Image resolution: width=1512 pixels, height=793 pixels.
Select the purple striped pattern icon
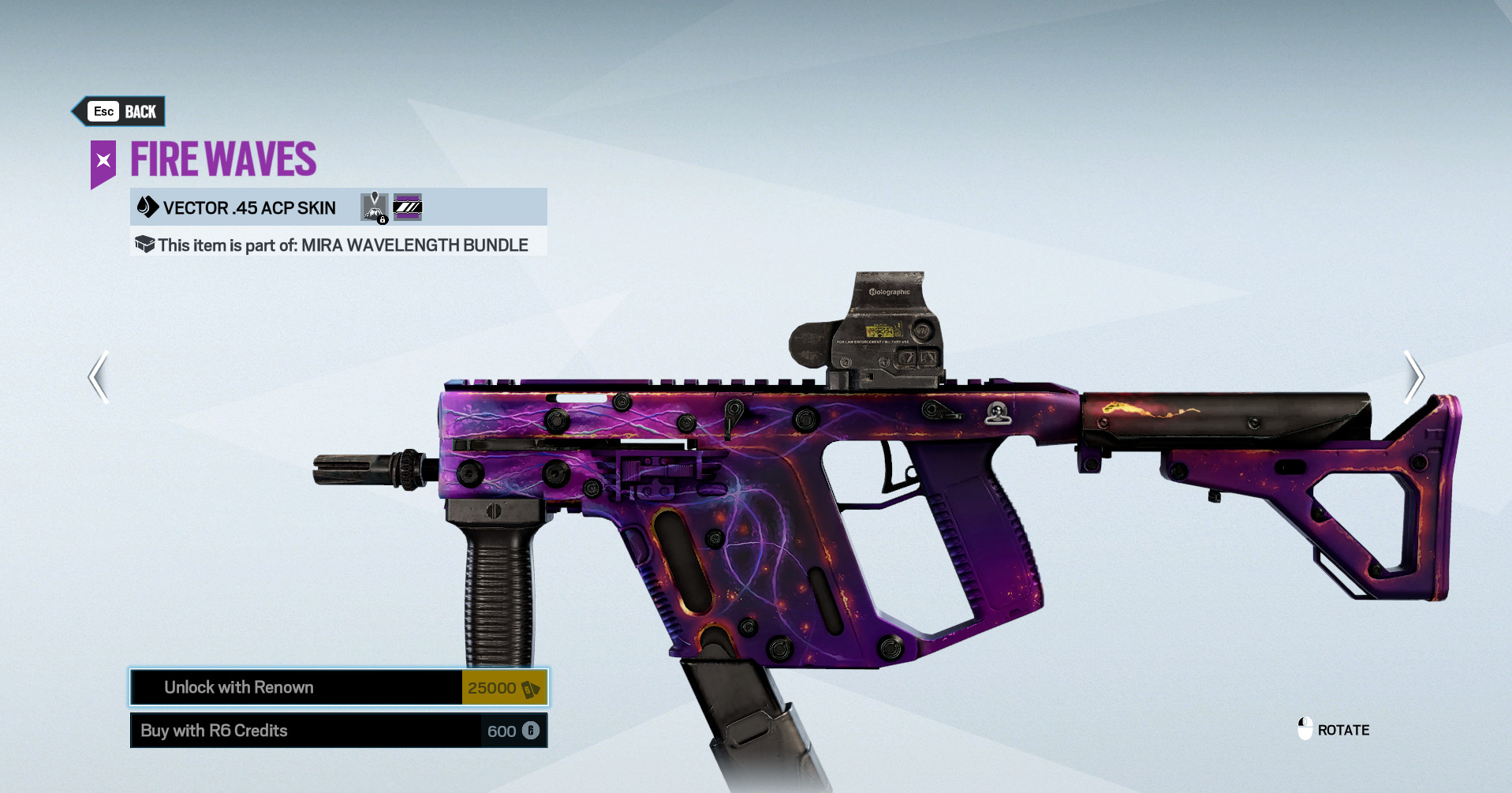[x=407, y=208]
